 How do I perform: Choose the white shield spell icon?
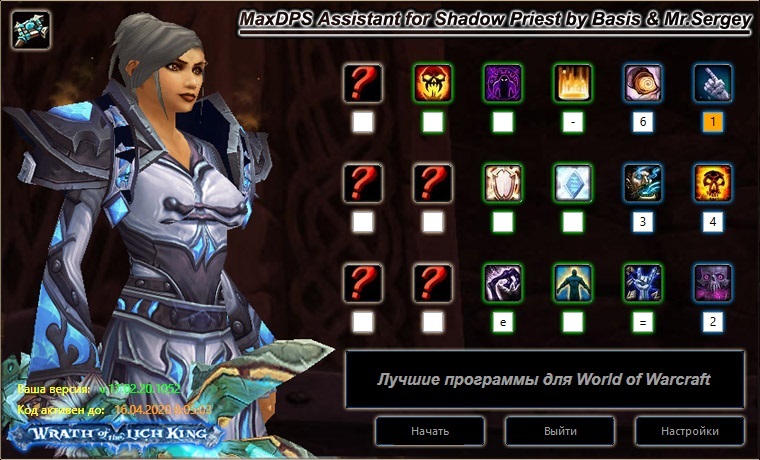tap(503, 184)
